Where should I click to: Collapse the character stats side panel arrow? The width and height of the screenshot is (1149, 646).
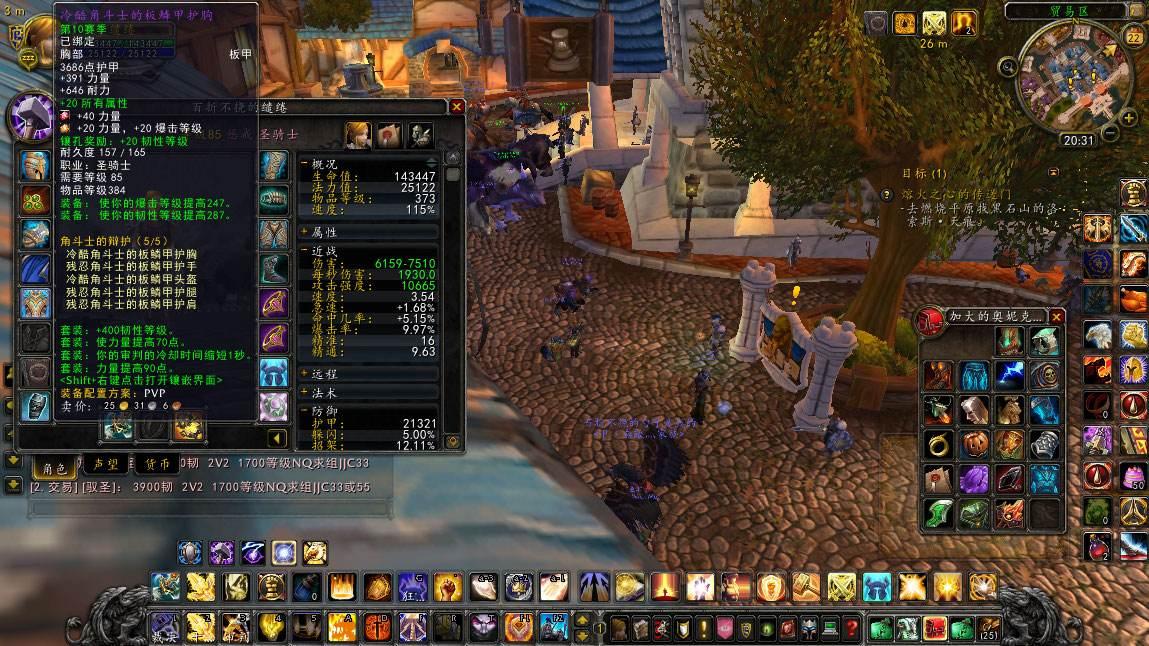tap(277, 437)
